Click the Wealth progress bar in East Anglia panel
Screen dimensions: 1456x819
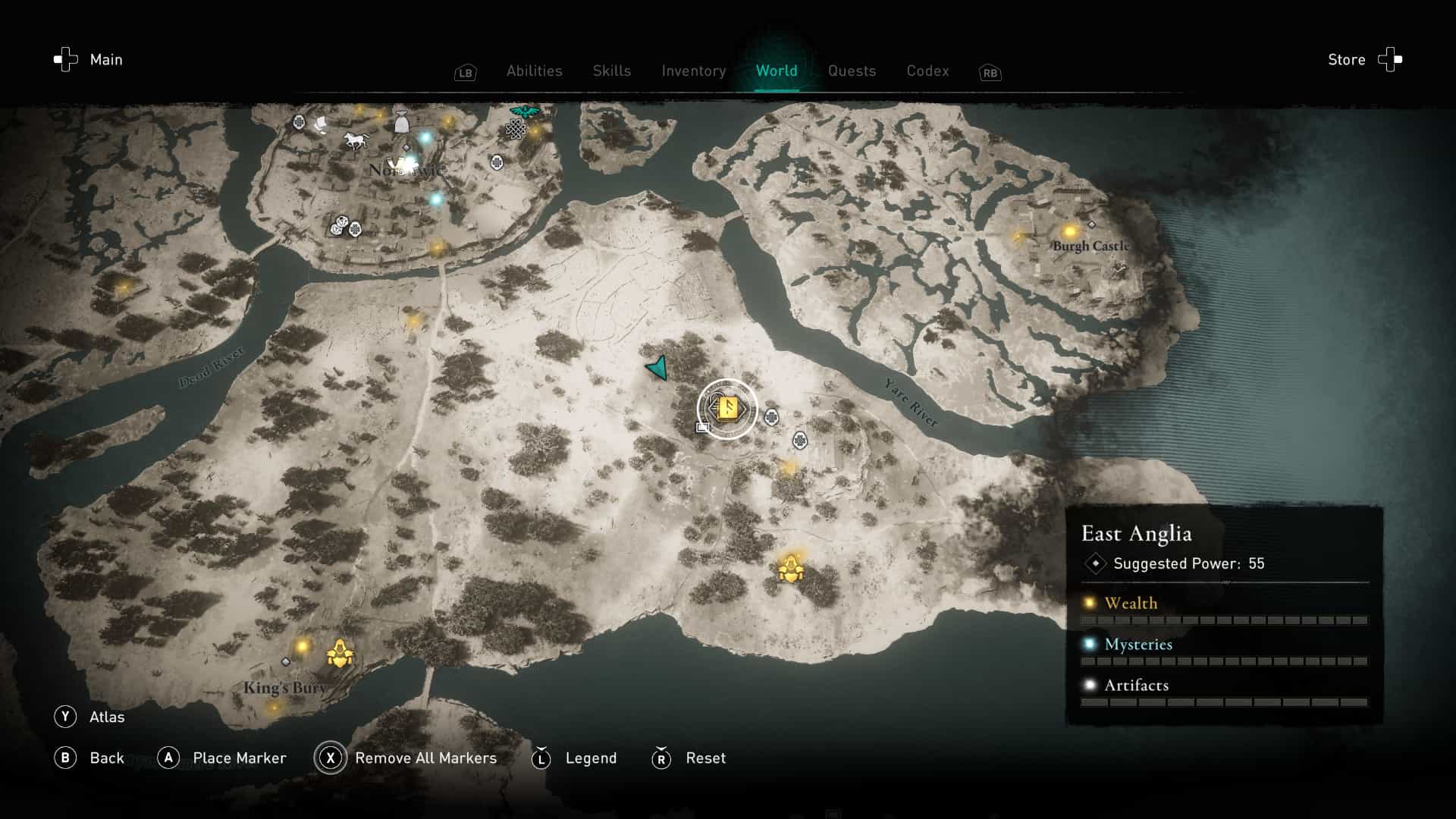click(1225, 619)
